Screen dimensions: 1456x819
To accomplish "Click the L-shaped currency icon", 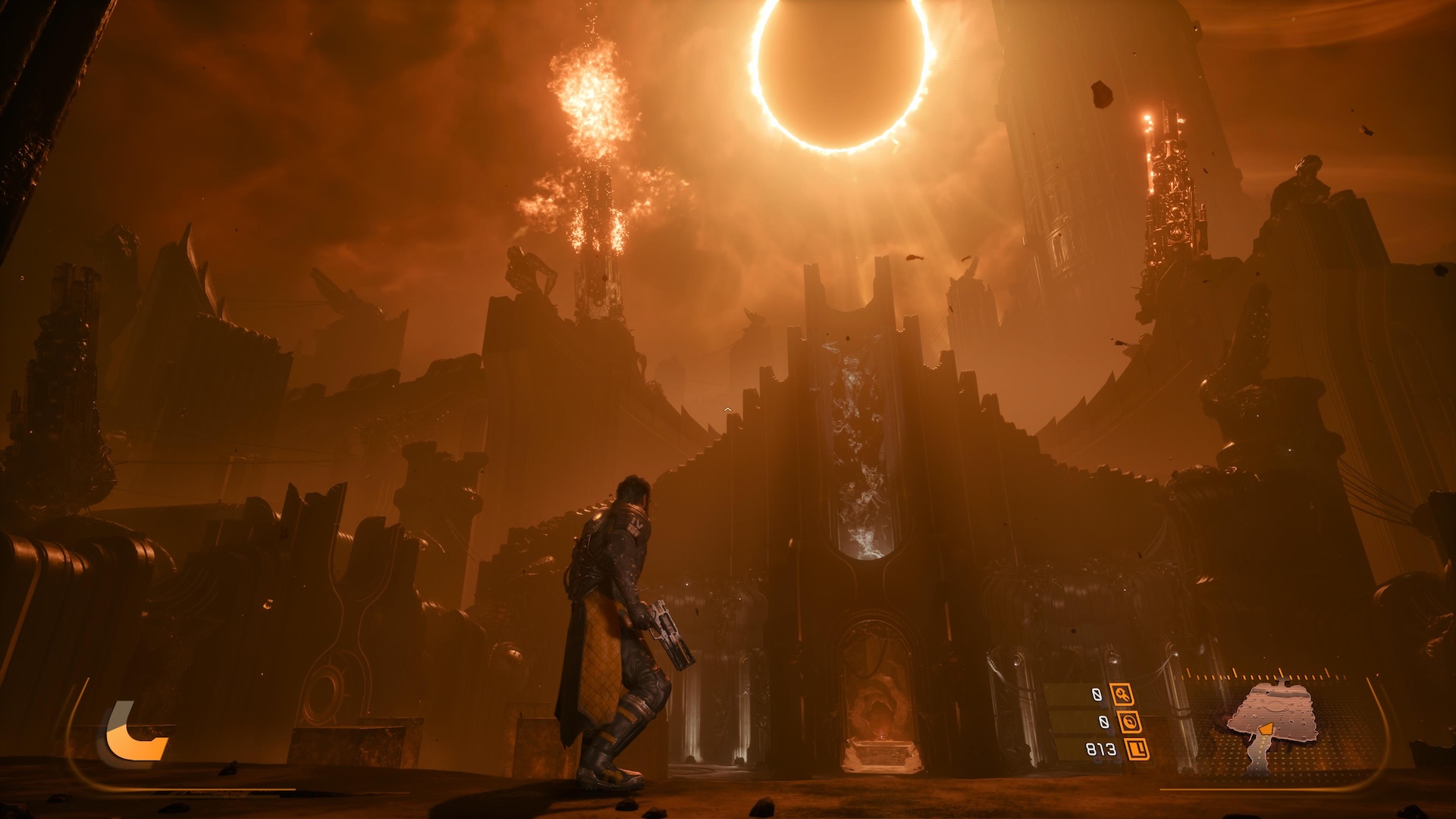I will 1137,750.
